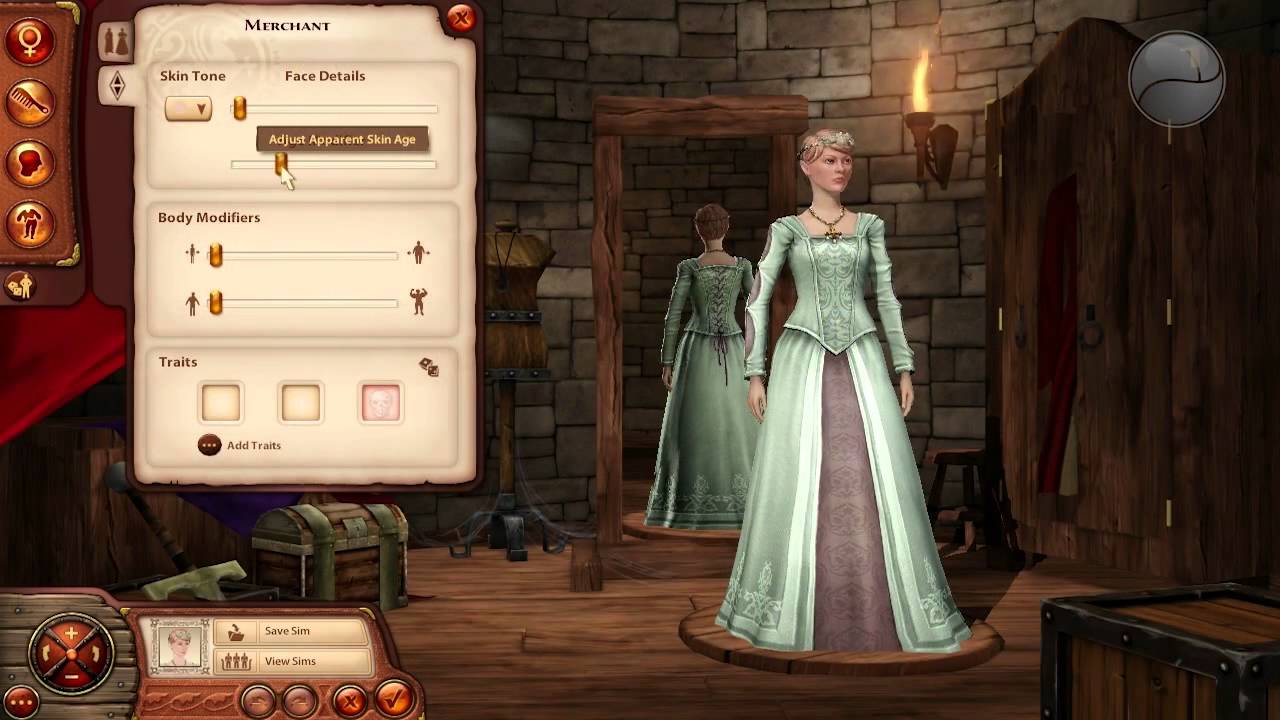Close the Merchant panel
The width and height of the screenshot is (1280, 720).
tap(461, 18)
